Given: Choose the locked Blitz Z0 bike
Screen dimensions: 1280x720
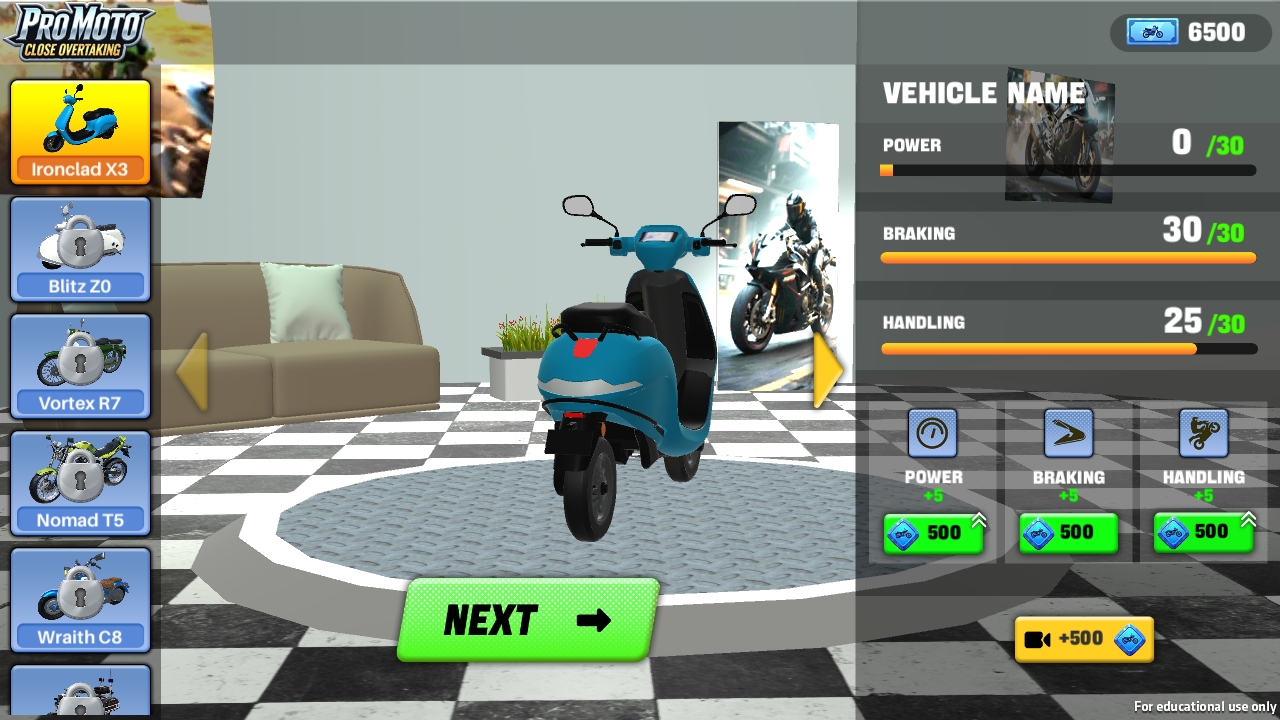Looking at the screenshot, I should (x=80, y=250).
